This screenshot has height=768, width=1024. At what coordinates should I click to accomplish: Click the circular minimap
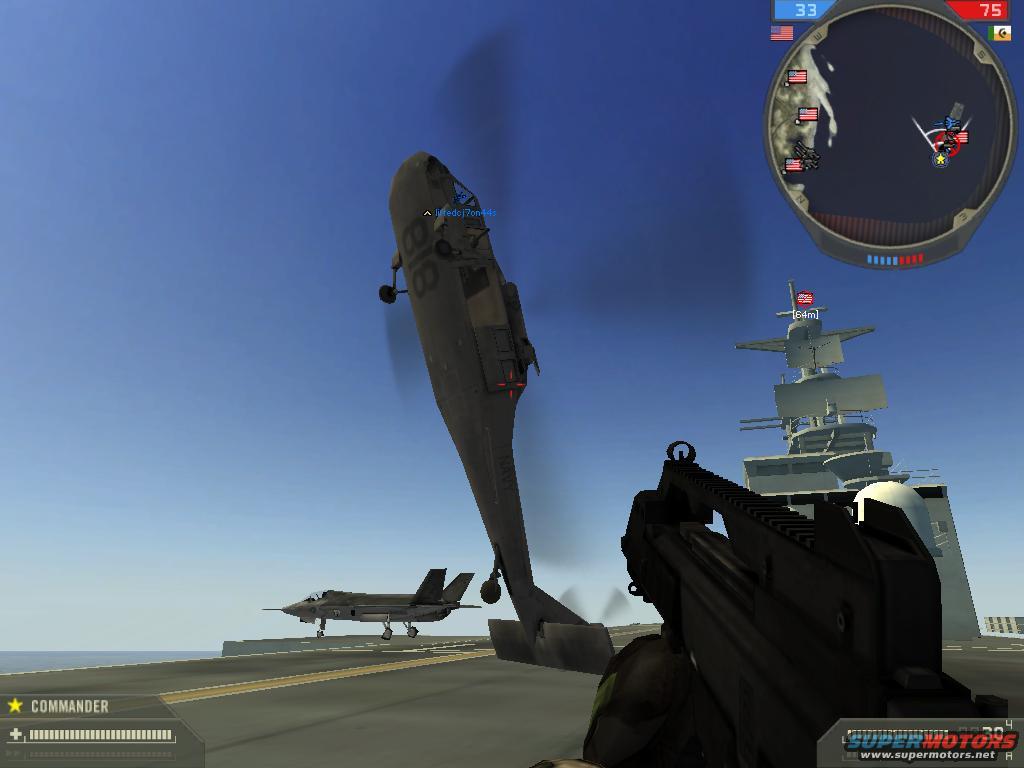tap(889, 130)
